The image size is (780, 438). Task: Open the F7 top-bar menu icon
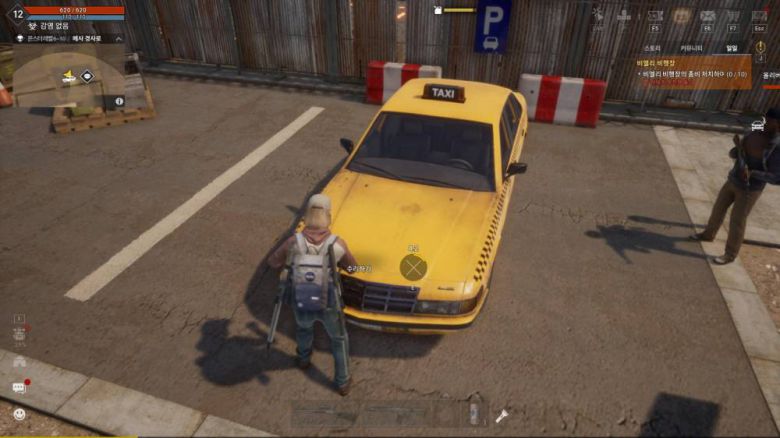[733, 16]
